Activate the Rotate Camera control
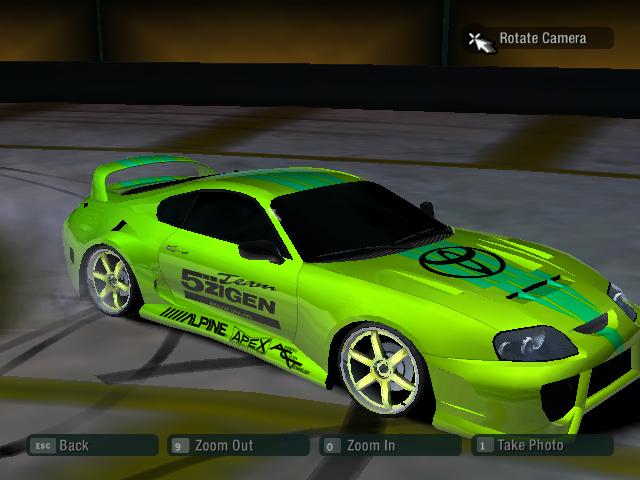Screen dimensions: 640x480 click(540, 39)
